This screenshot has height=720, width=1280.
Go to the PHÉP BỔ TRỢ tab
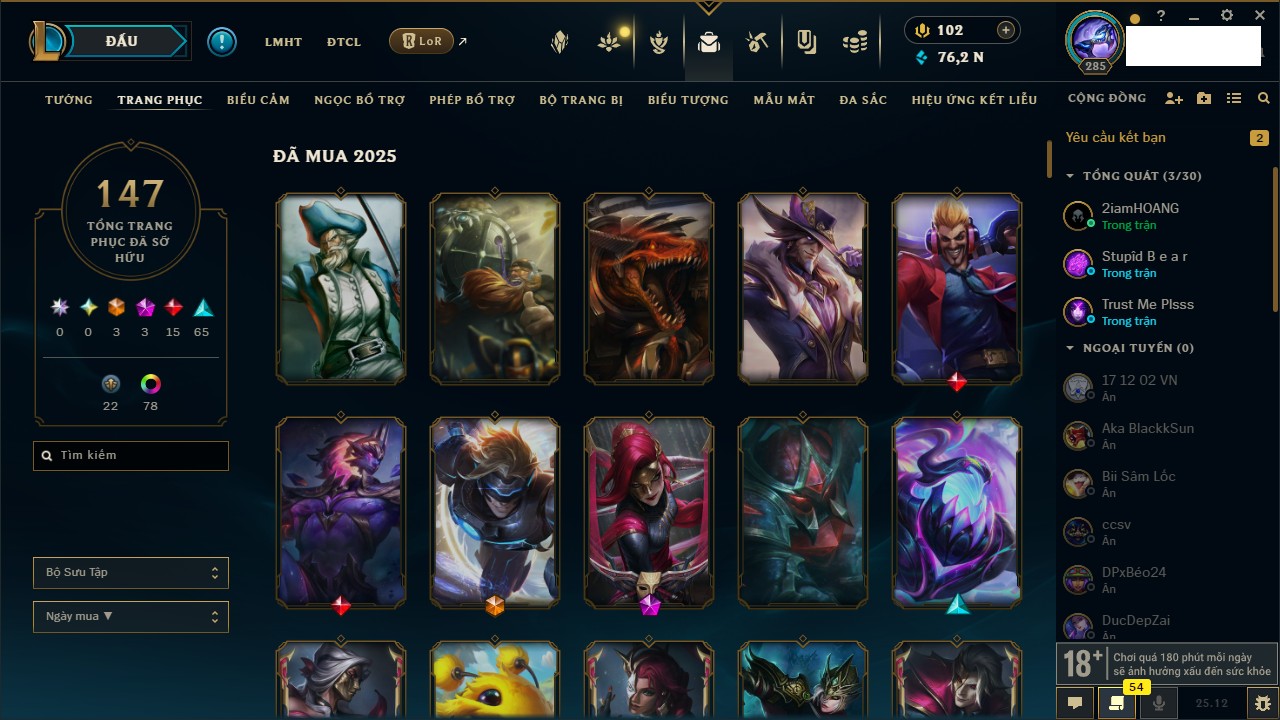[472, 100]
